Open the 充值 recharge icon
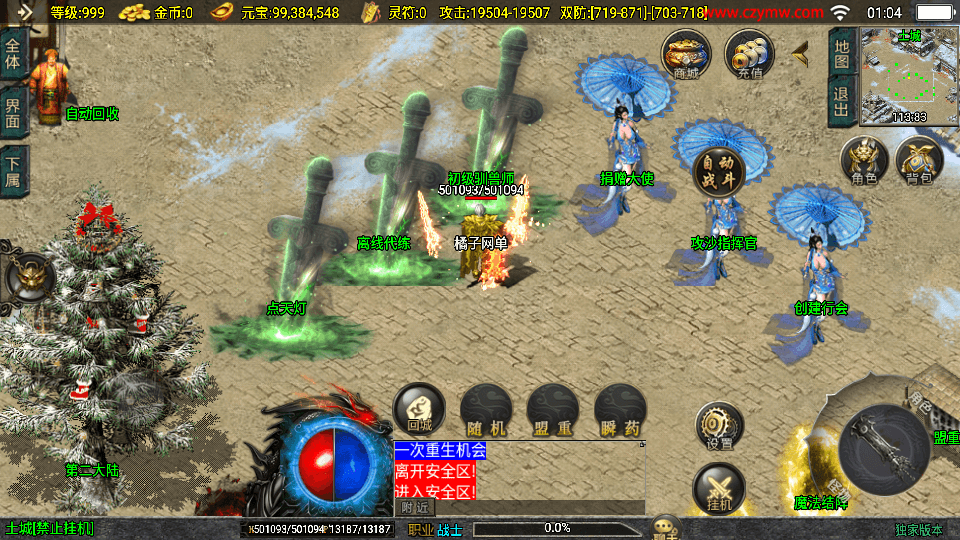The height and width of the screenshot is (540, 960). (749, 53)
